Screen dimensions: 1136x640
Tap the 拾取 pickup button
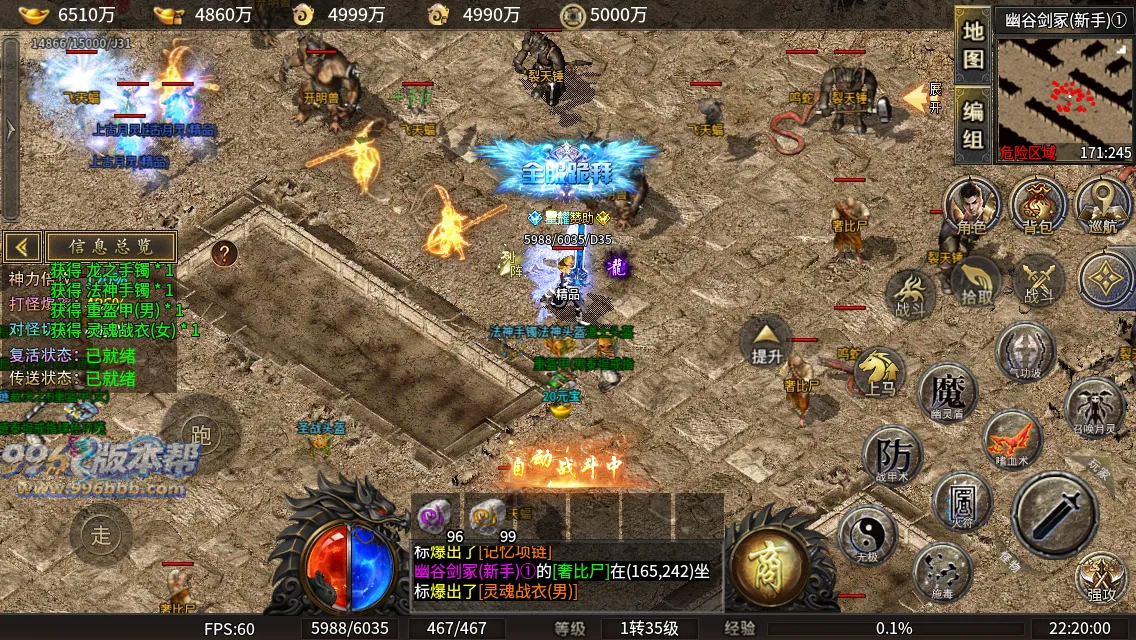(976, 281)
